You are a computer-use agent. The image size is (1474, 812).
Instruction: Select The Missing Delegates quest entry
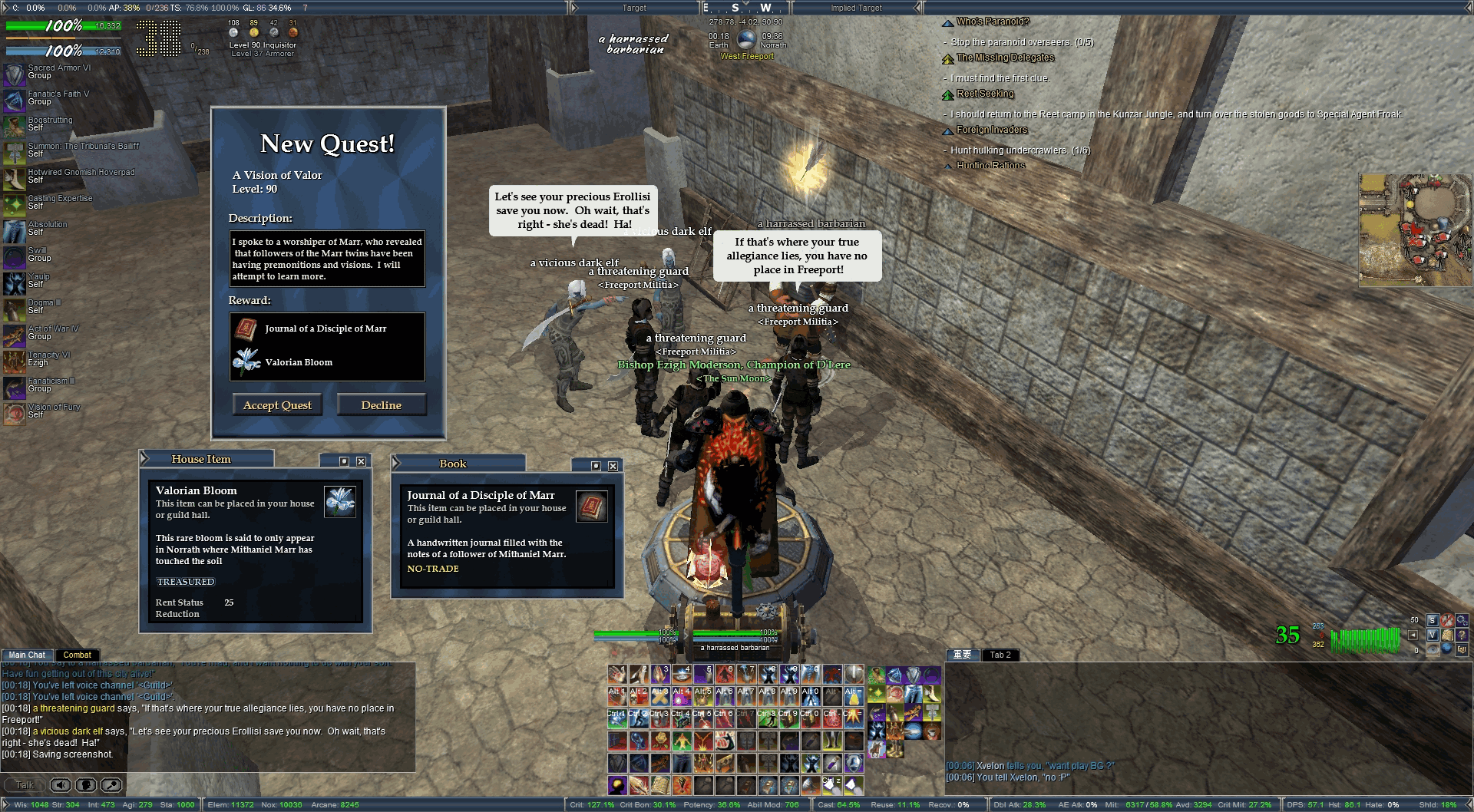[1005, 58]
